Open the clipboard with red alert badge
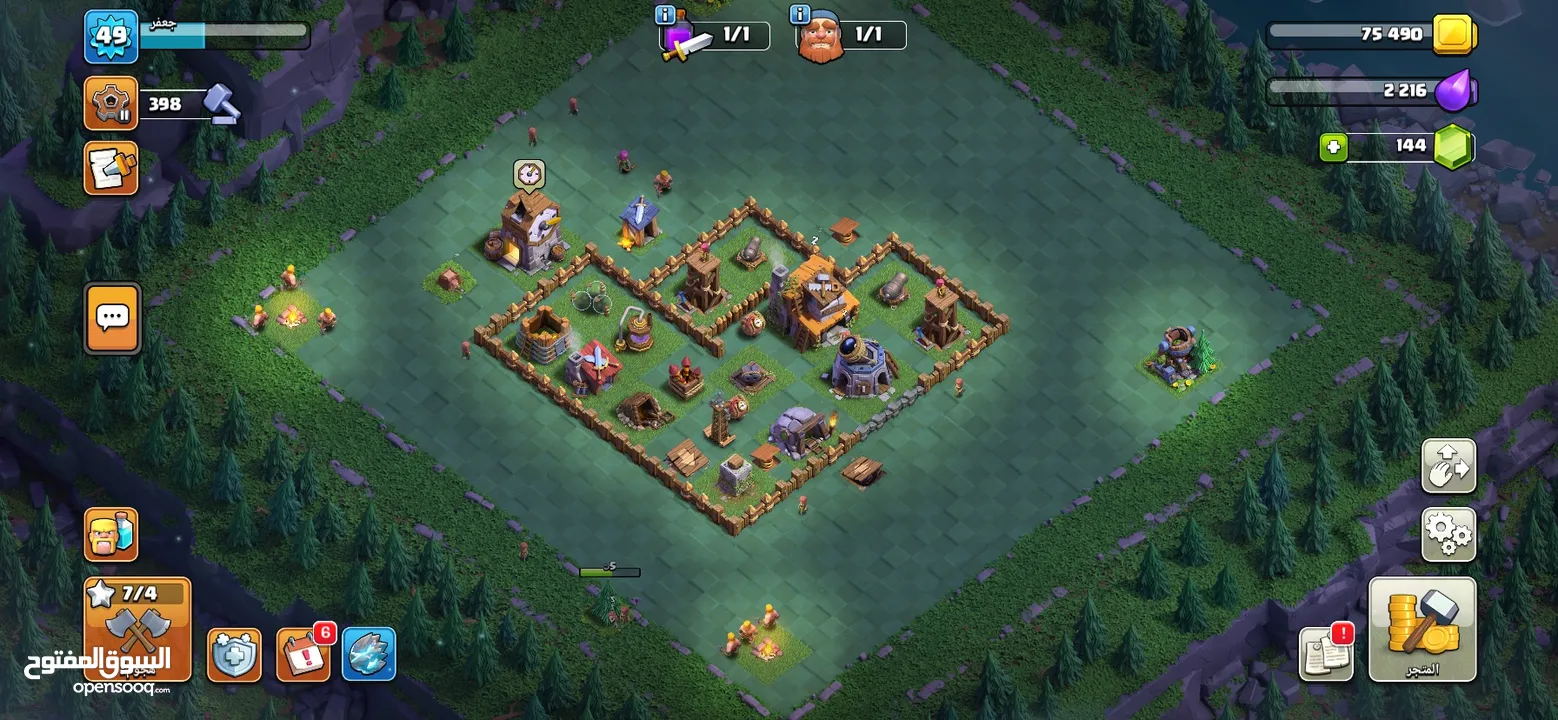The height and width of the screenshot is (720, 1558). click(x=1326, y=653)
